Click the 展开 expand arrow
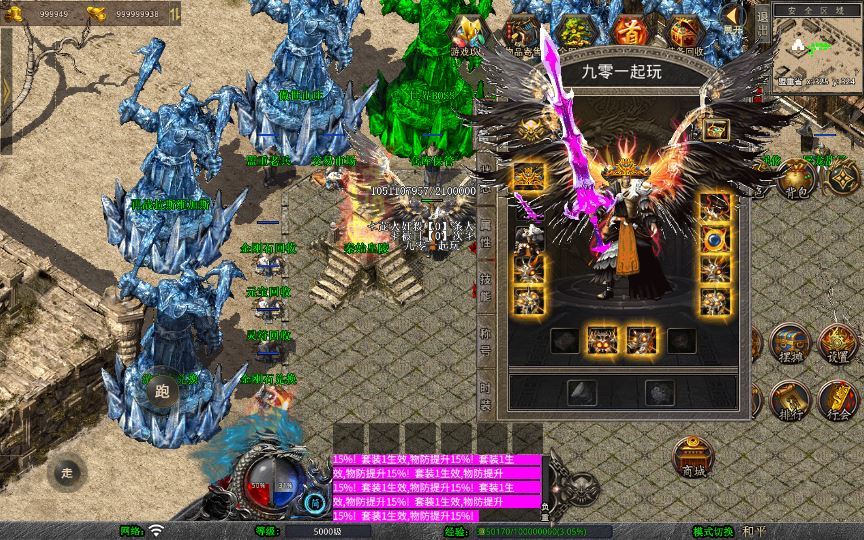This screenshot has width=864, height=540. (x=734, y=18)
